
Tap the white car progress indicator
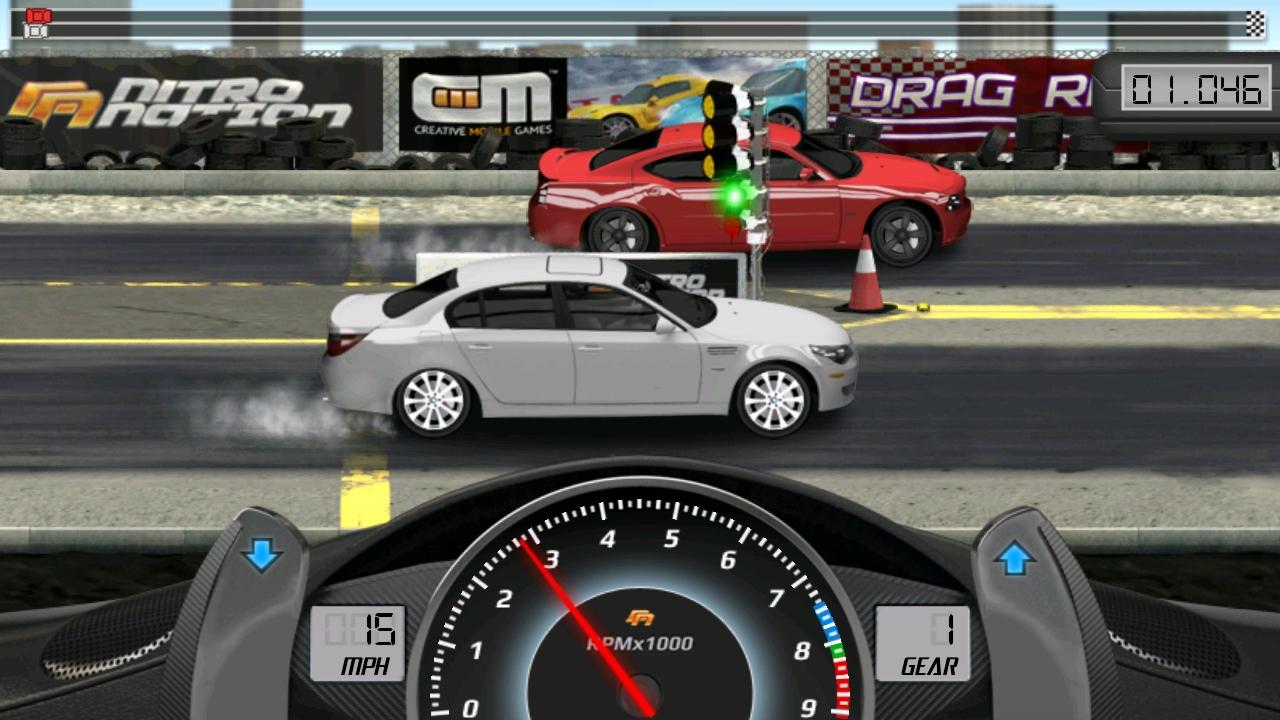(35, 31)
